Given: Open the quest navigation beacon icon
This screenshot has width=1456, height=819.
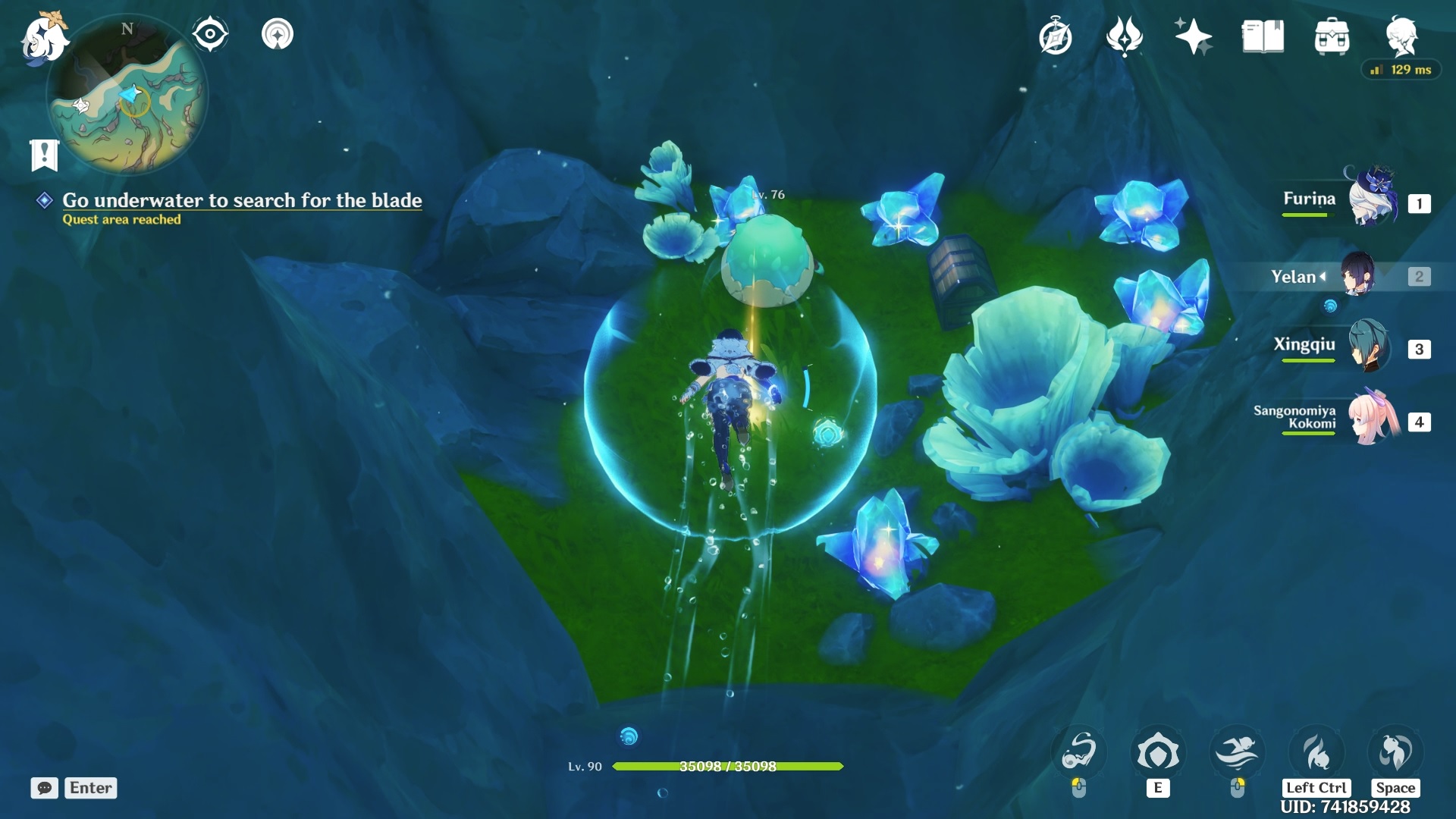Looking at the screenshot, I should pyautogui.click(x=278, y=34).
